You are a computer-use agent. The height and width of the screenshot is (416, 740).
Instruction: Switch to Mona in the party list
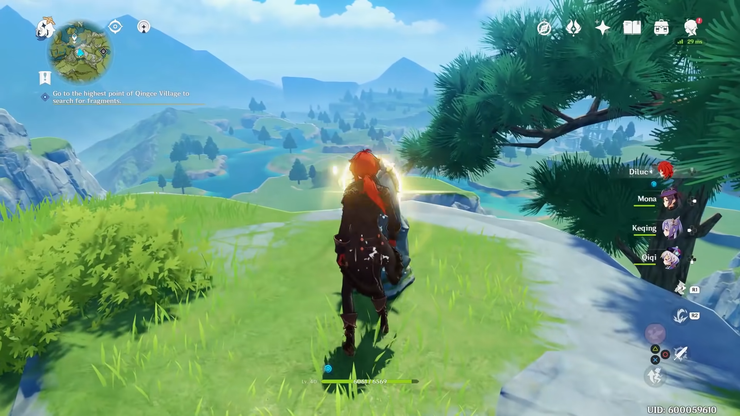[669, 199]
